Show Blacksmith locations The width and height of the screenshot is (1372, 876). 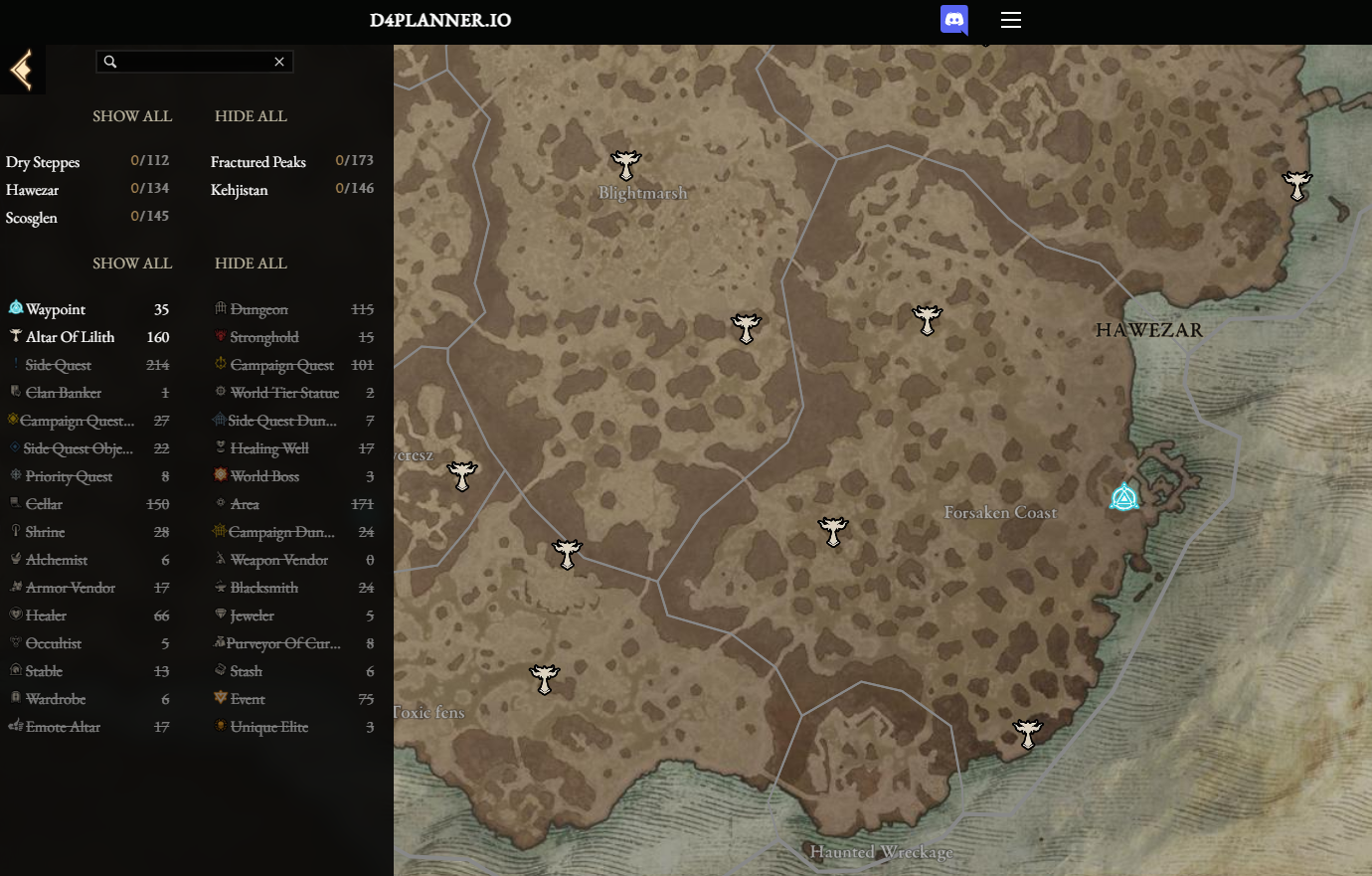click(264, 588)
